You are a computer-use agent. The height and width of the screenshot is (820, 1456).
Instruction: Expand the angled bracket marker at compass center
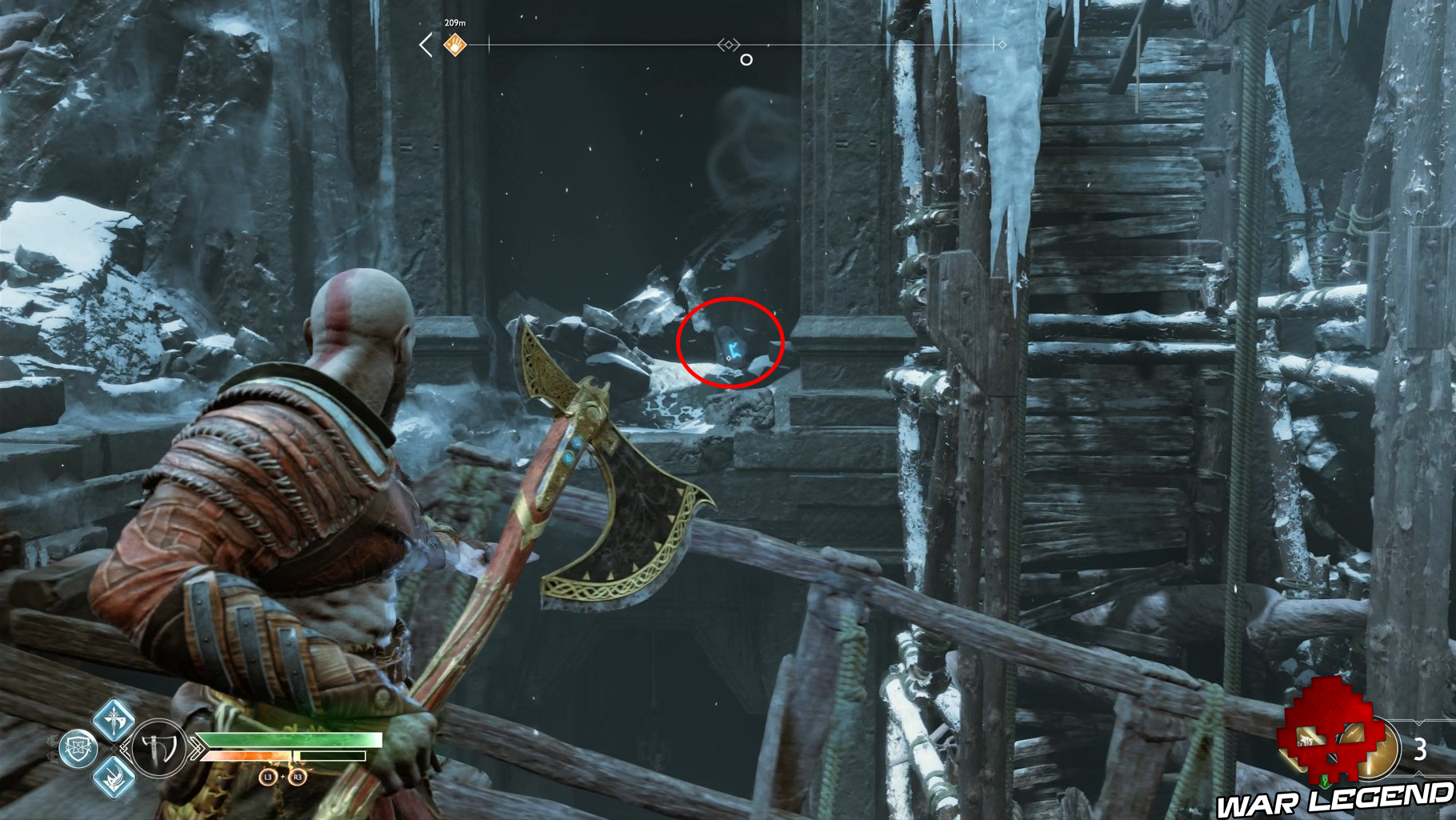[x=729, y=44]
